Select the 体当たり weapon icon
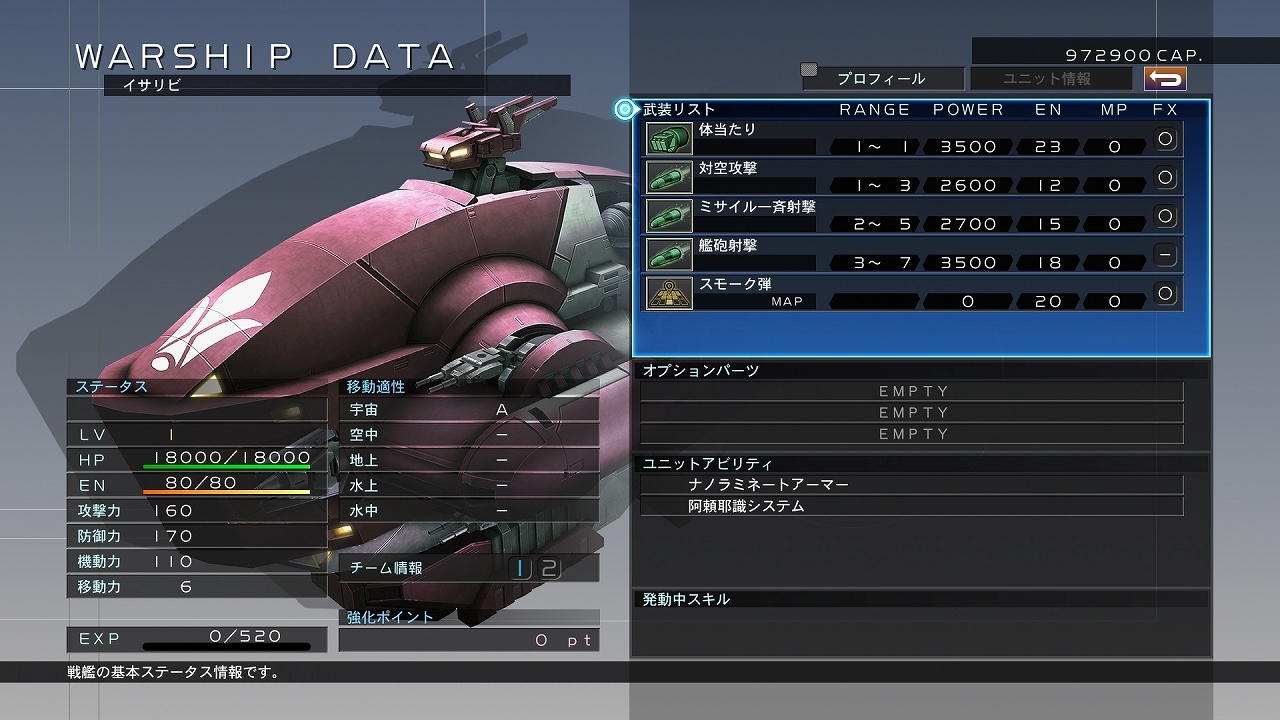The width and height of the screenshot is (1280, 720). 668,138
